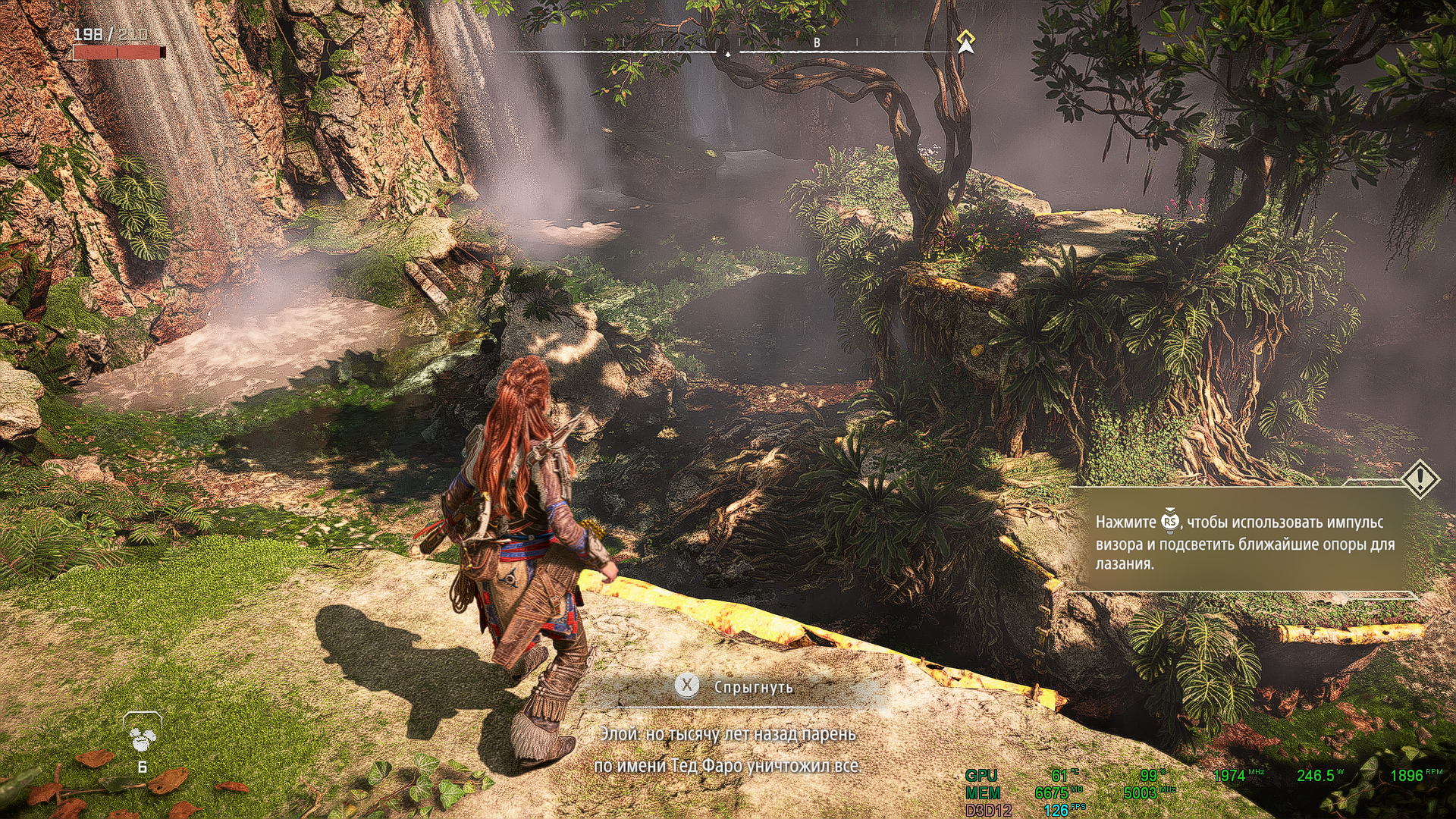Click the diamond exclamation tutorial icon
This screenshot has width=1456, height=819.
[x=1419, y=479]
